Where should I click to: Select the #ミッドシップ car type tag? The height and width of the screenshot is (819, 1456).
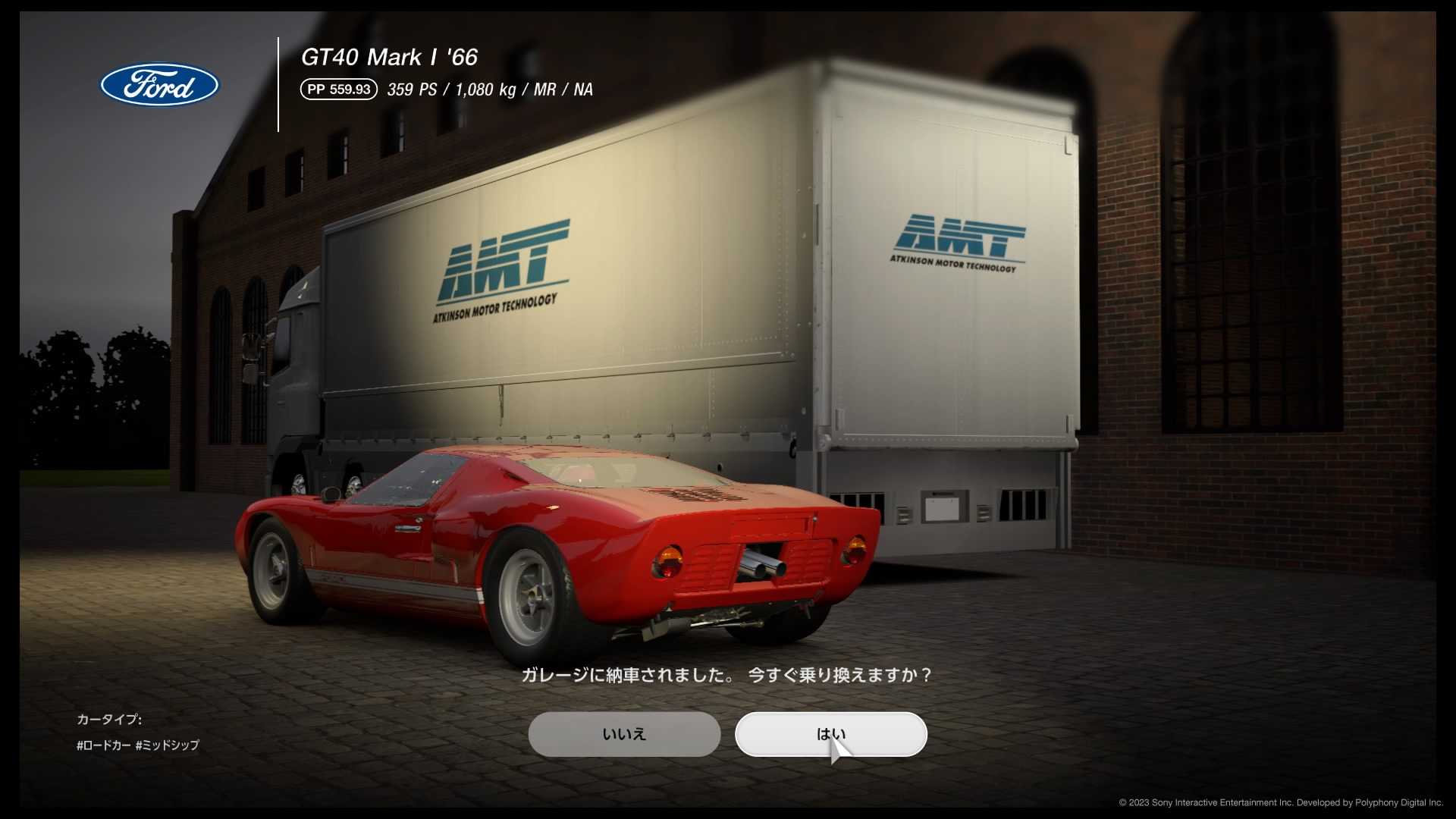coord(166,745)
